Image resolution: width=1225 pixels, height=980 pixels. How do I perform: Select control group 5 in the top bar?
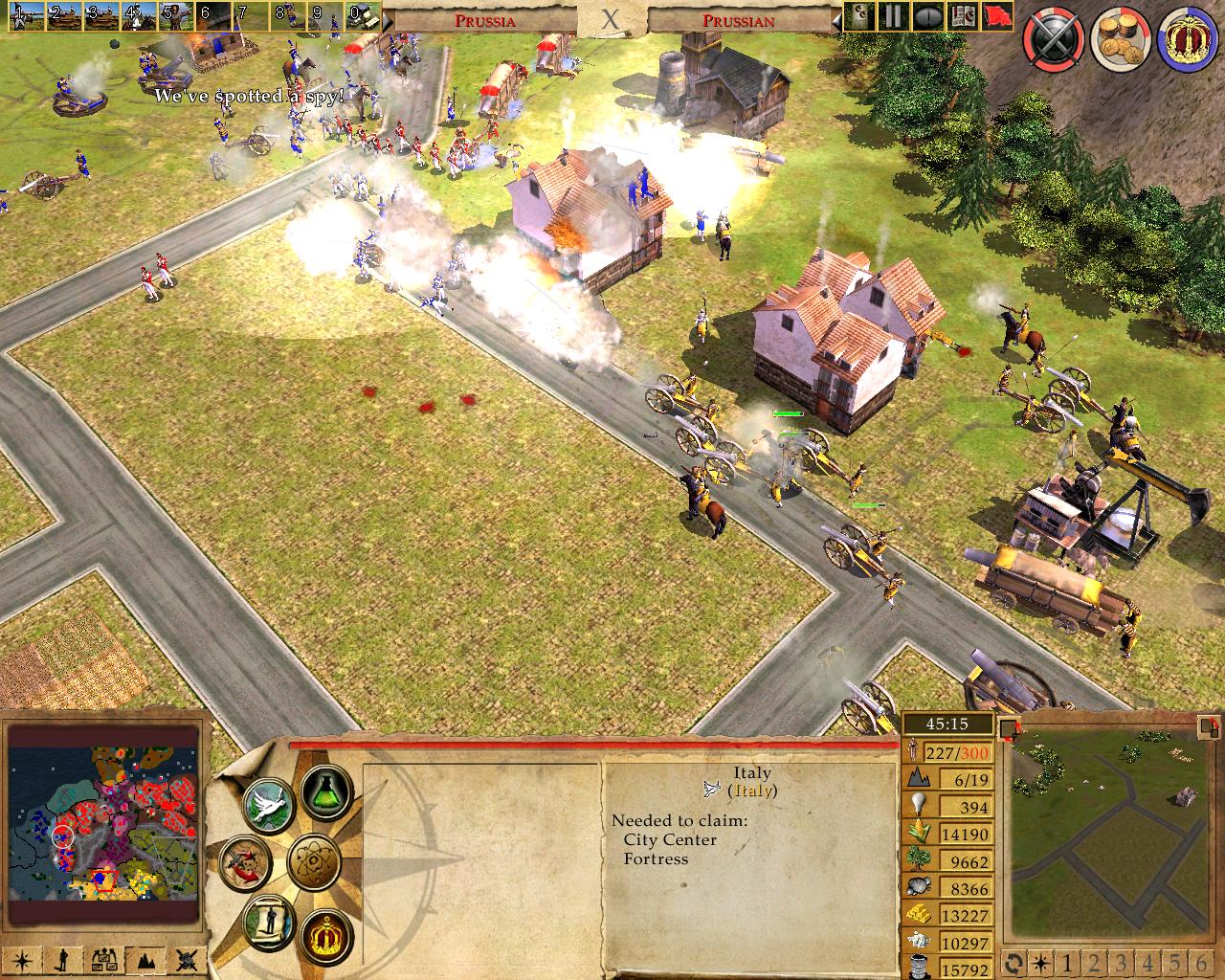point(171,14)
